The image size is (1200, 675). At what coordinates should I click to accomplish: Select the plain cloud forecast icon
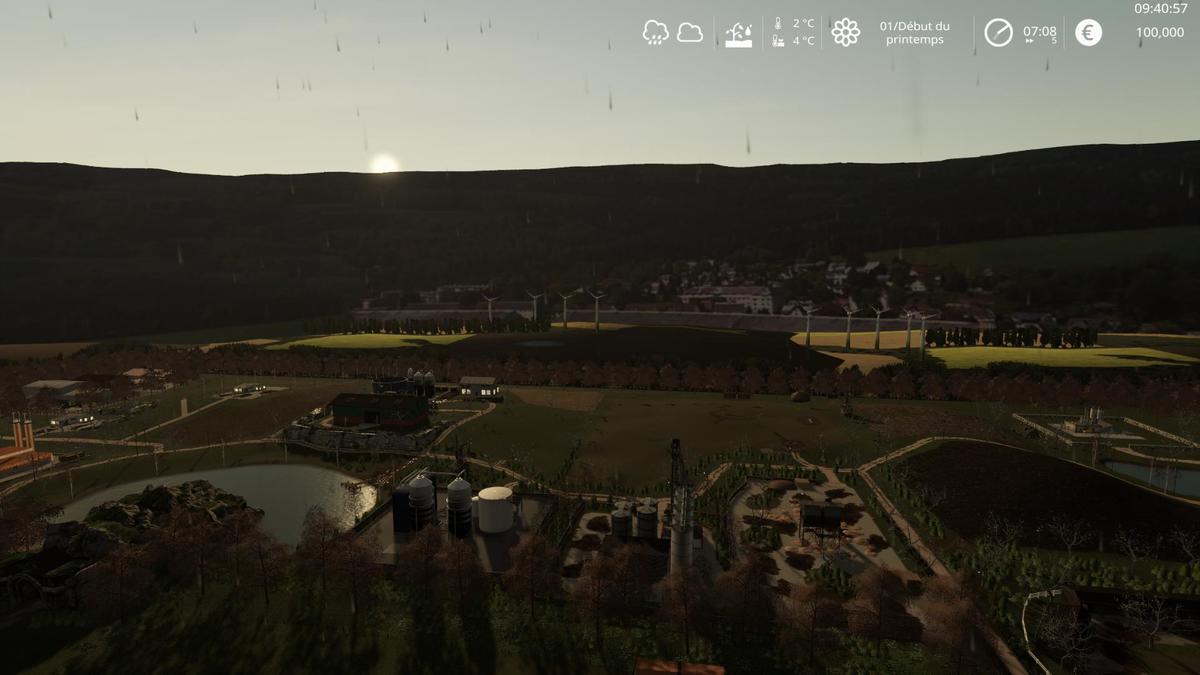pyautogui.click(x=690, y=32)
